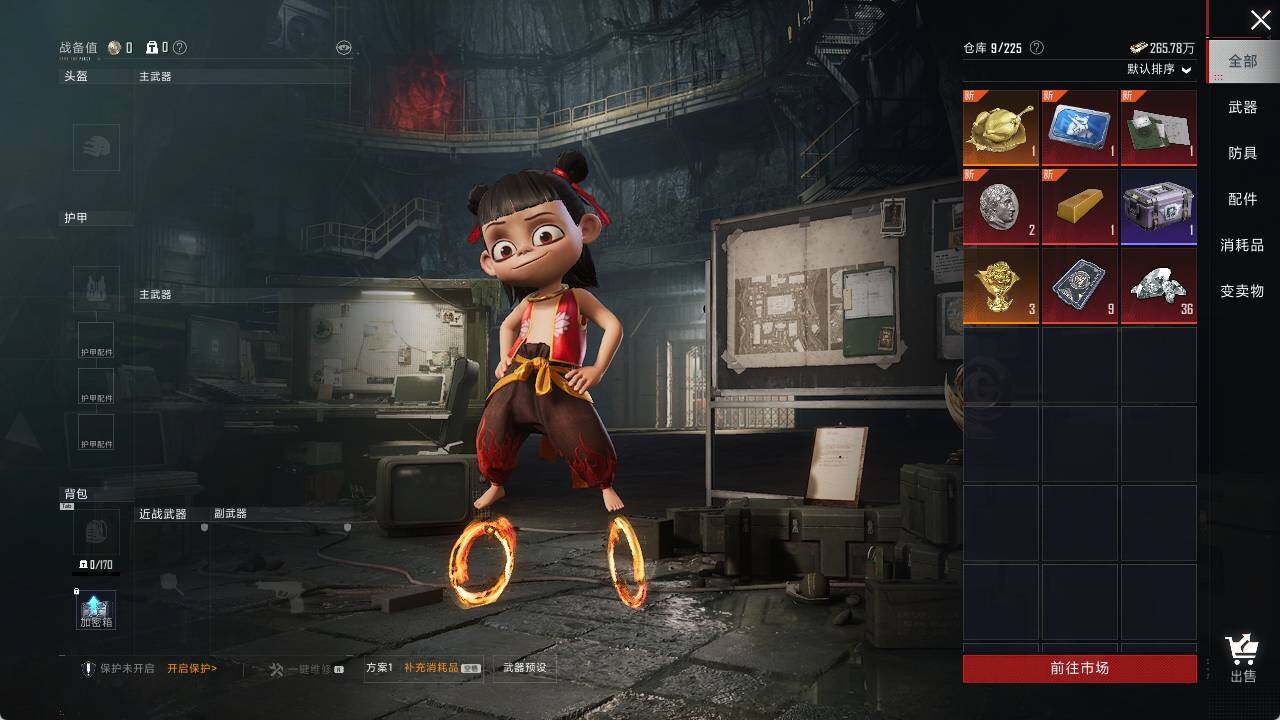The width and height of the screenshot is (1280, 720).
Task: Open the 默认排序 sort dropdown
Action: 1160,70
